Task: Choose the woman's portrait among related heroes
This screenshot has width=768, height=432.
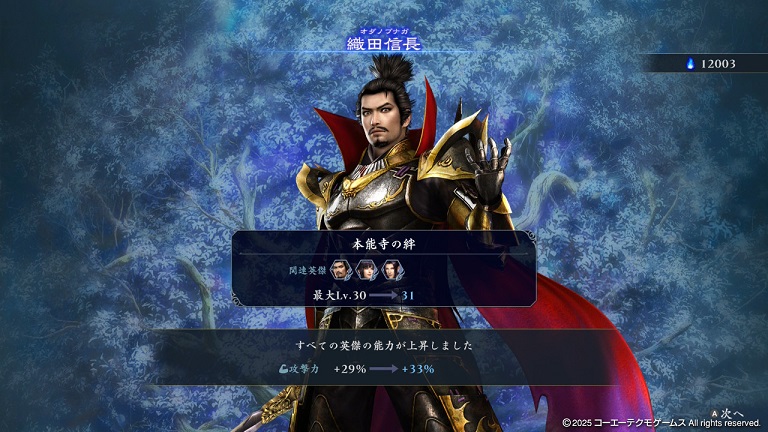Action: (x=365, y=270)
